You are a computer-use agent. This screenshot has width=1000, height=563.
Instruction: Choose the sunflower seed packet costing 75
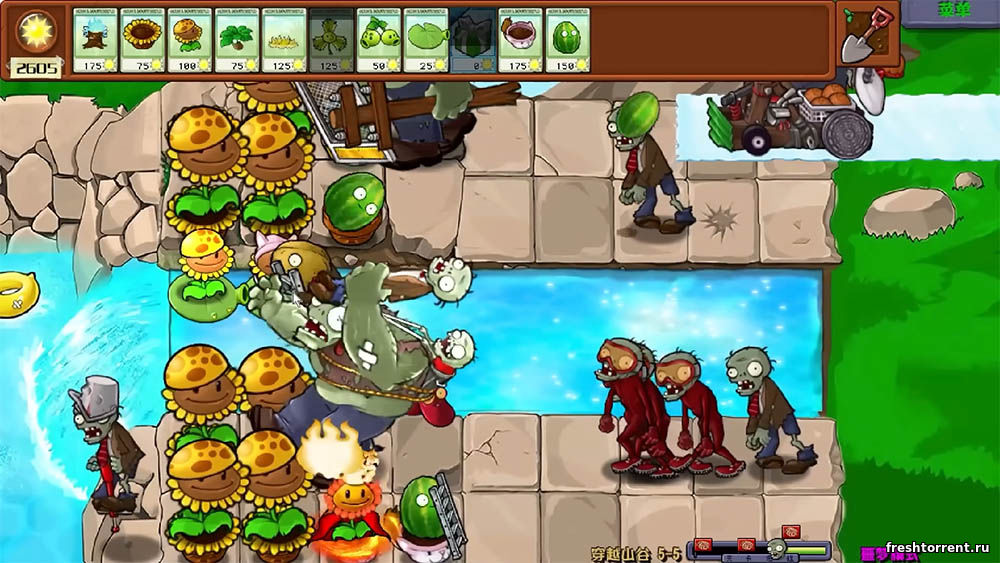(143, 40)
